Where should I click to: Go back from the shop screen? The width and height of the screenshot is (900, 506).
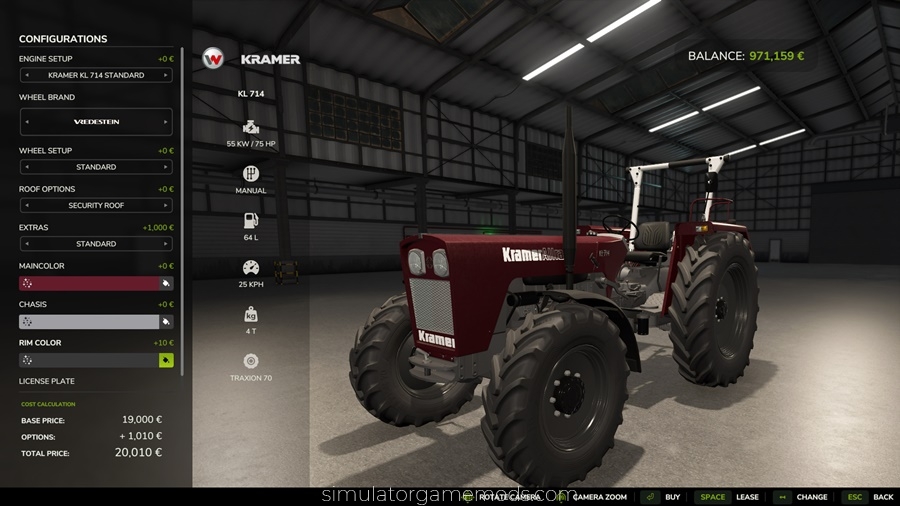point(870,497)
